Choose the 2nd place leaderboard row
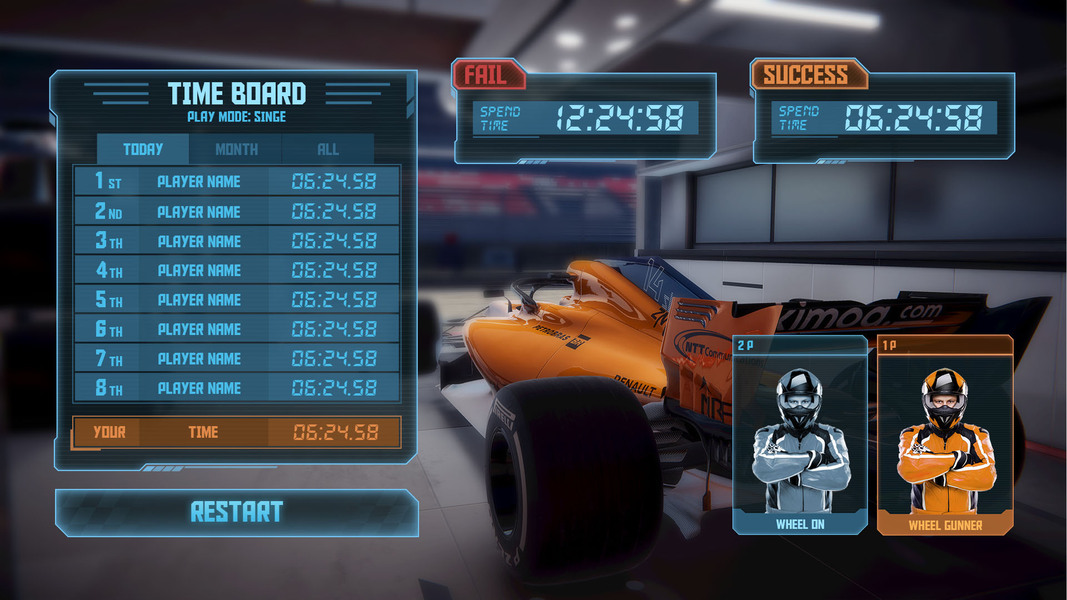The width and height of the screenshot is (1067, 600). [x=237, y=211]
